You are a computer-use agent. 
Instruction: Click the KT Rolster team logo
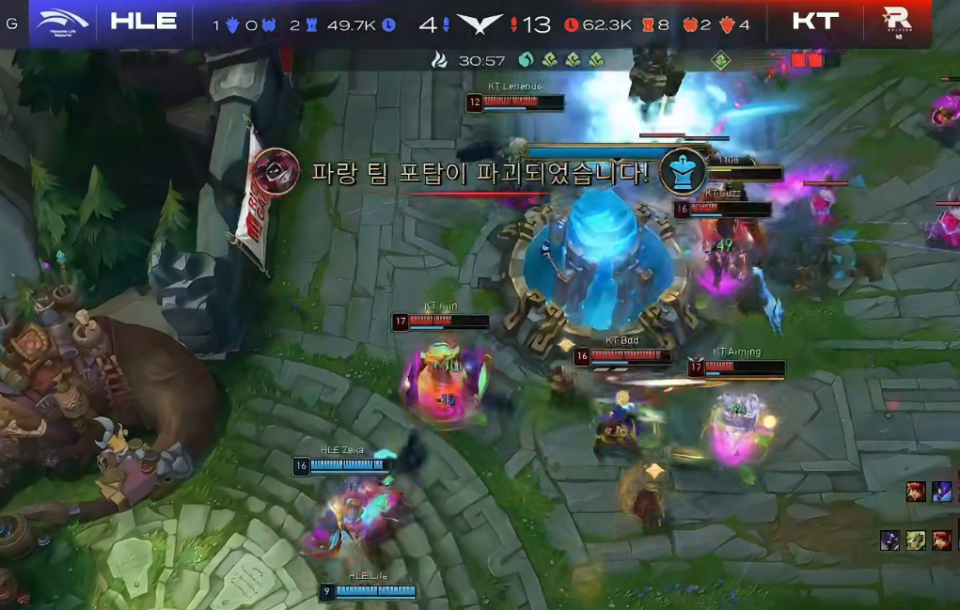point(896,21)
